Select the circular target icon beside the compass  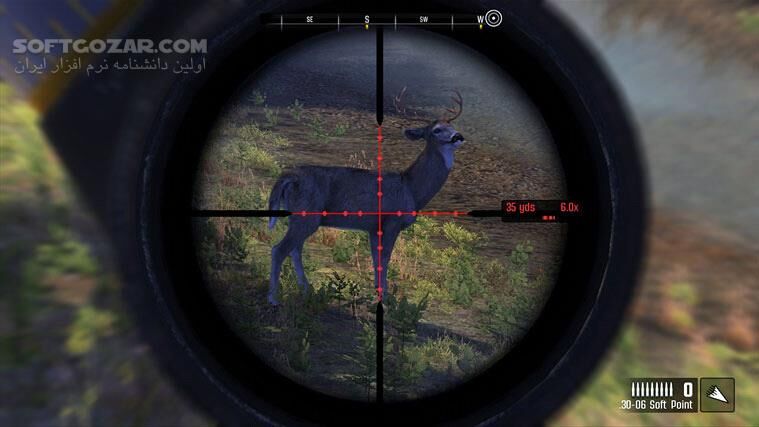pyautogui.click(x=493, y=19)
